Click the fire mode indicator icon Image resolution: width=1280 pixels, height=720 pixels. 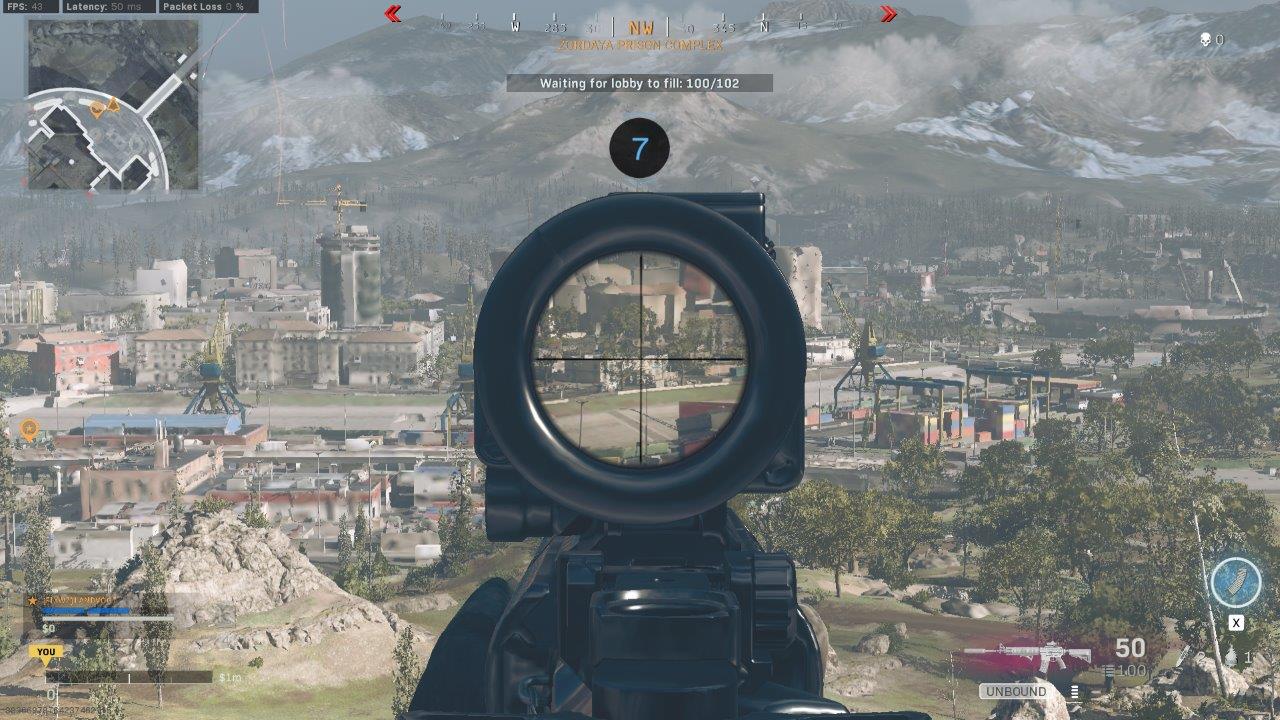1073,690
